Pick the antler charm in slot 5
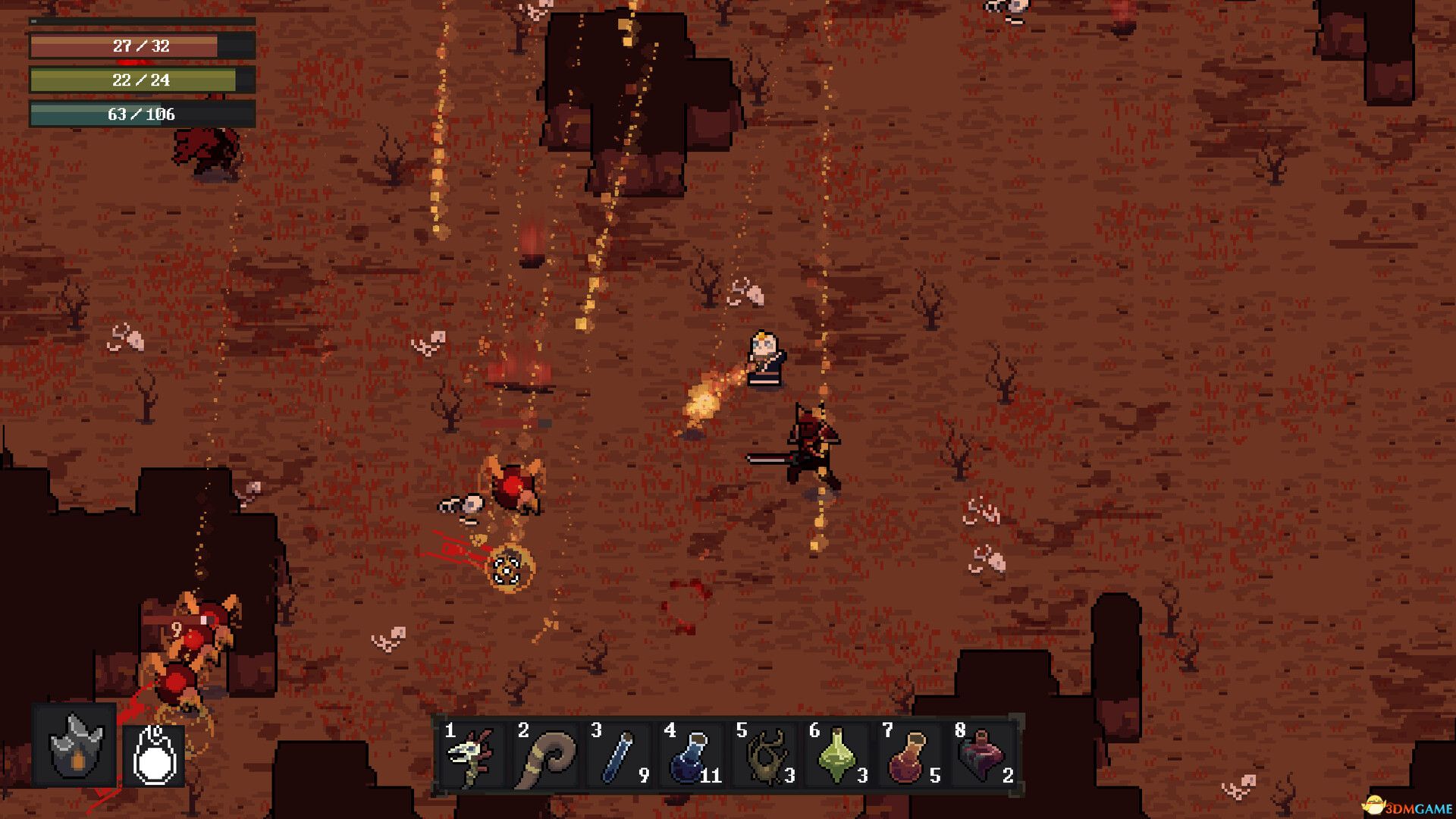Viewport: 1456px width, 819px height. point(763,755)
